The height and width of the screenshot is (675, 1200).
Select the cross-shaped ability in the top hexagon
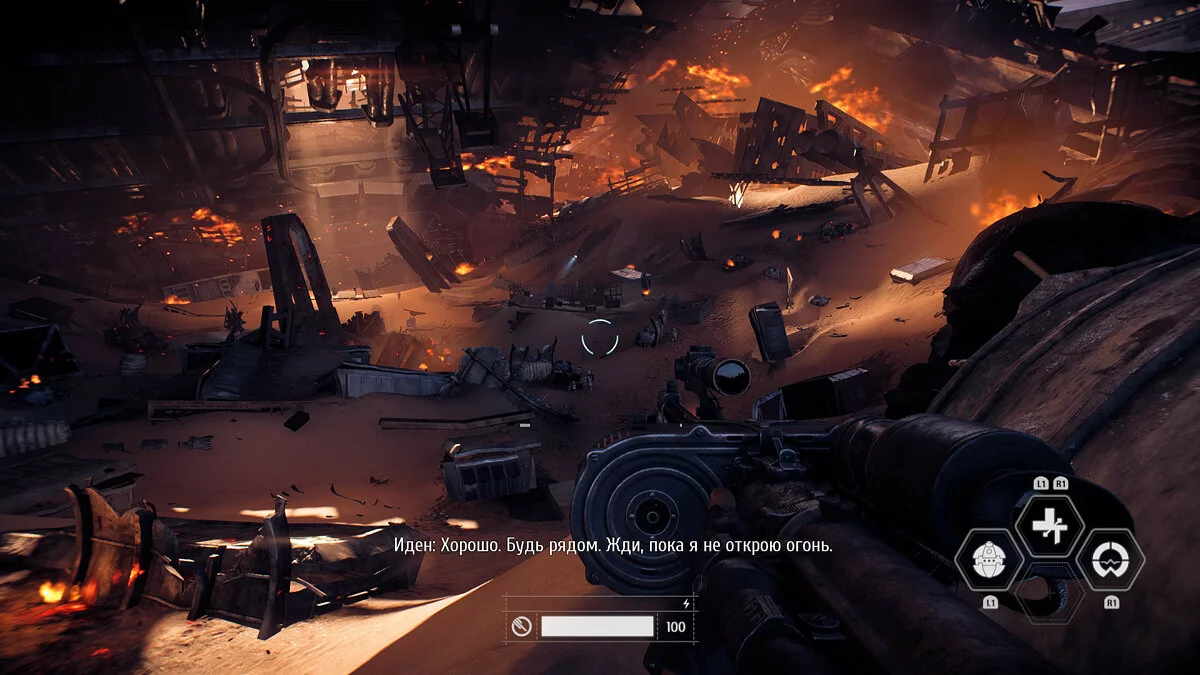tap(1049, 526)
